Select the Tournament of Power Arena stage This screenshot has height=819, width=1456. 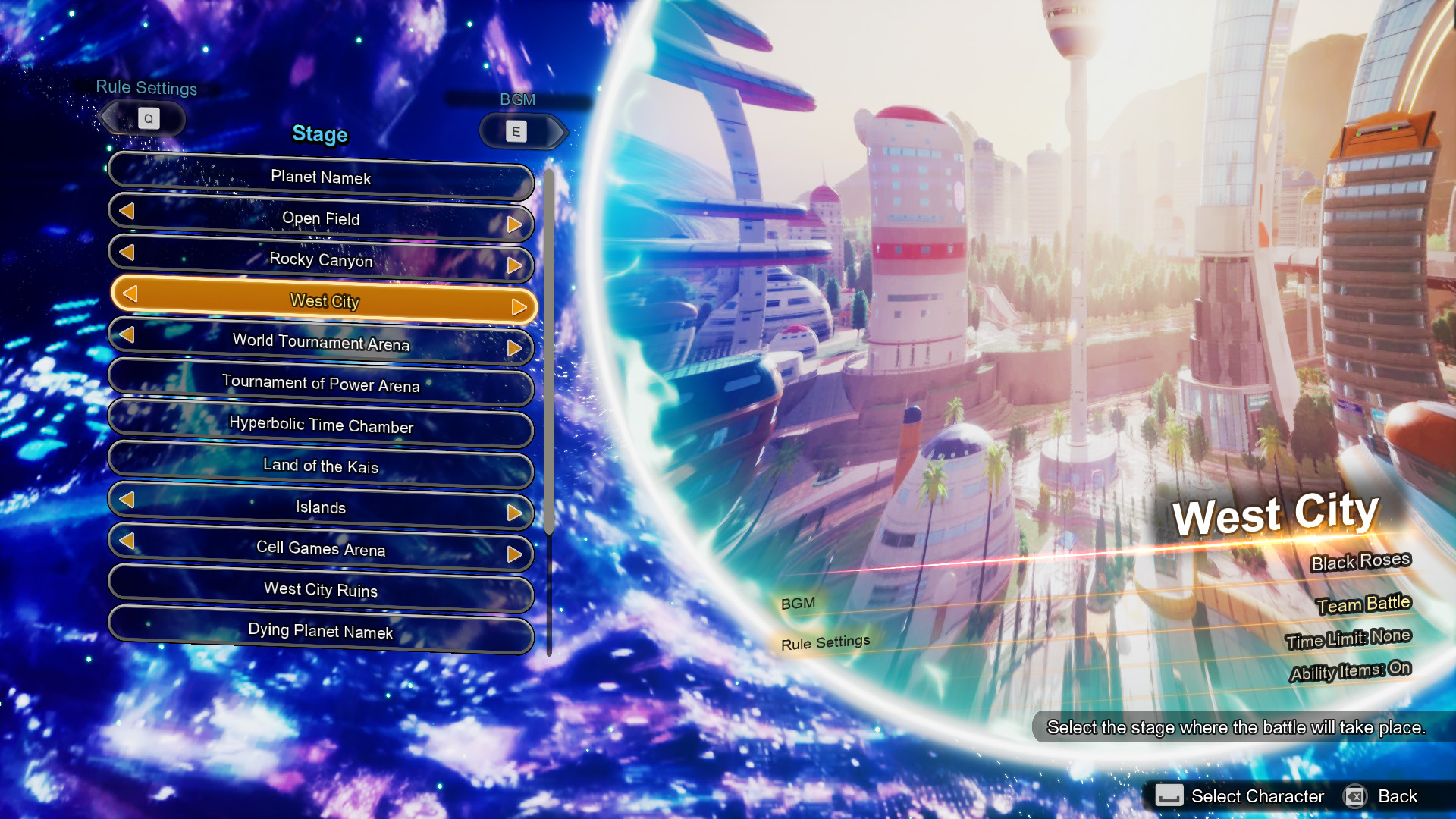[x=321, y=386]
